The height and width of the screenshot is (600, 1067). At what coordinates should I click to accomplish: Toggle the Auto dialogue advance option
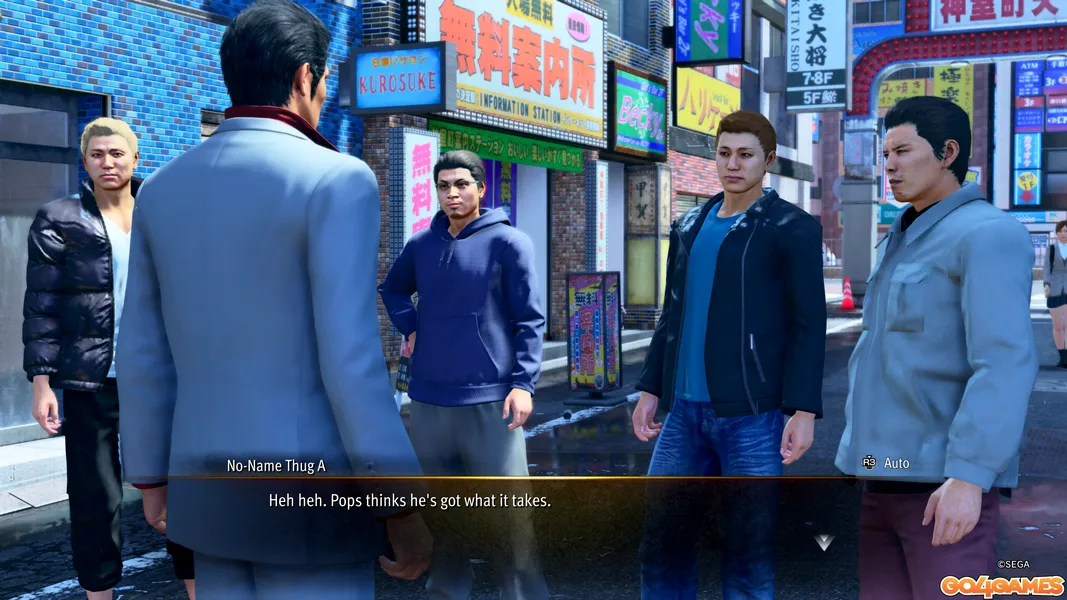tap(886, 463)
